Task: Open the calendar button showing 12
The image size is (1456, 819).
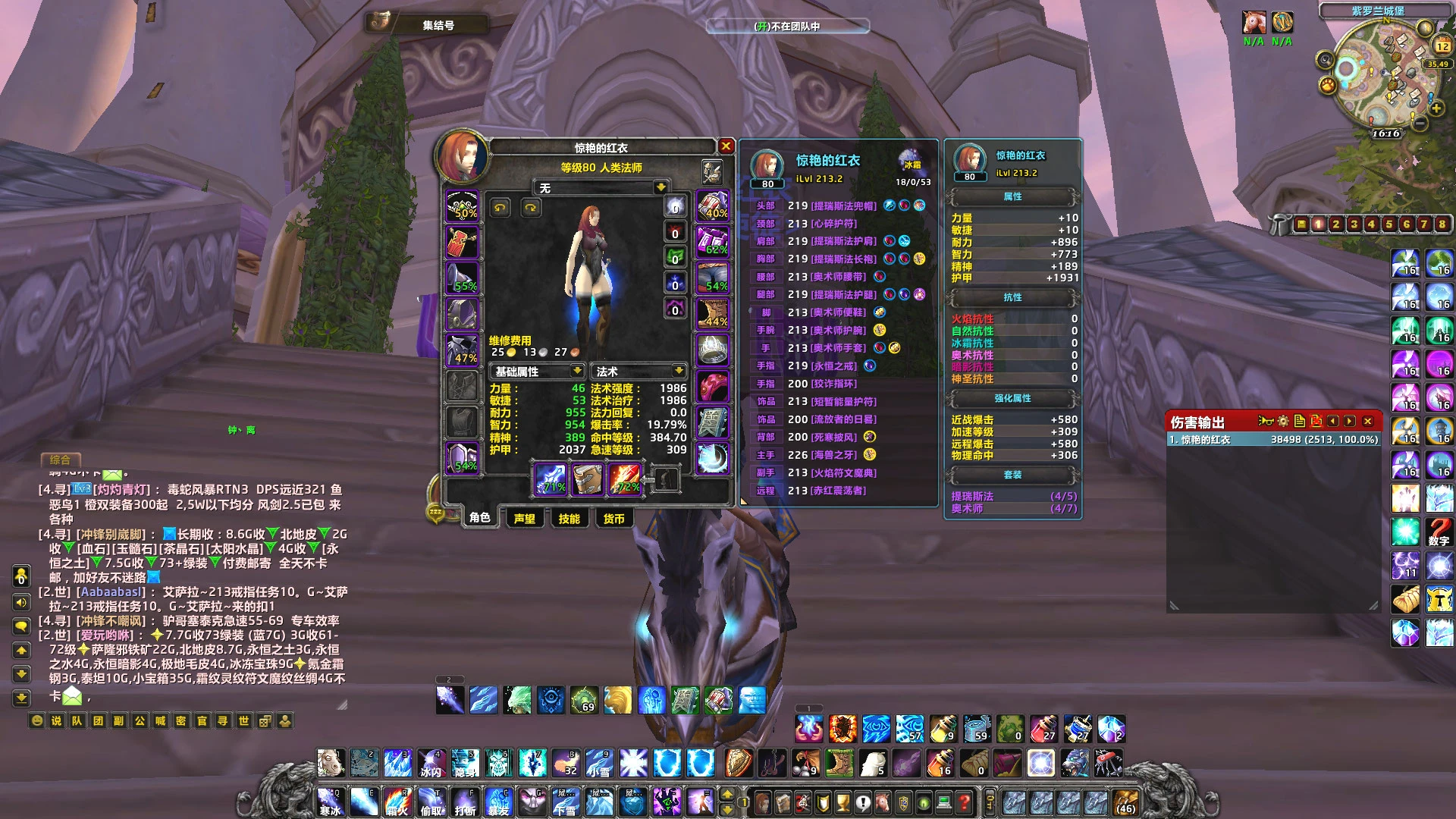Action: tap(1442, 46)
